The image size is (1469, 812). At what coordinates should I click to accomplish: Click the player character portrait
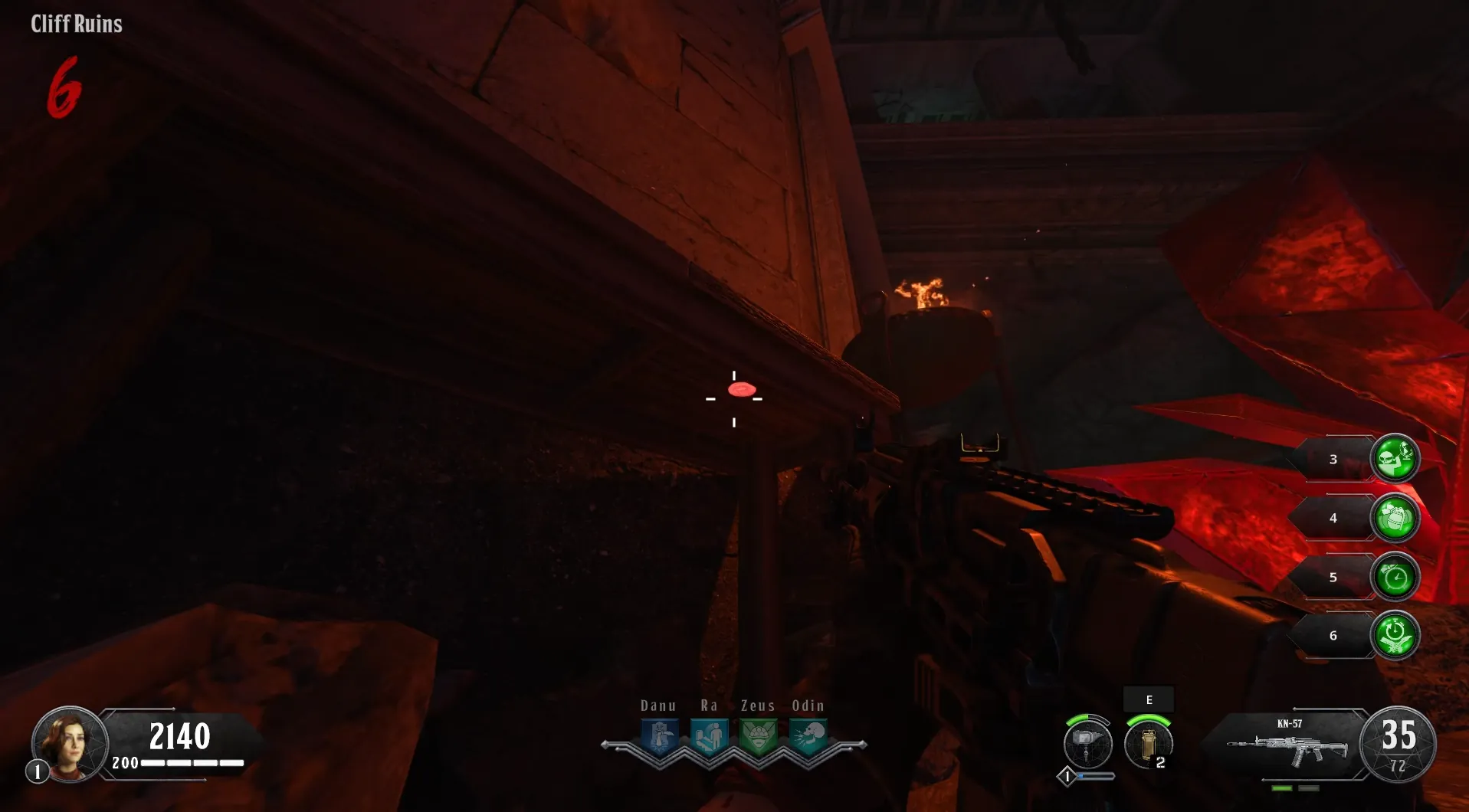pos(69,743)
